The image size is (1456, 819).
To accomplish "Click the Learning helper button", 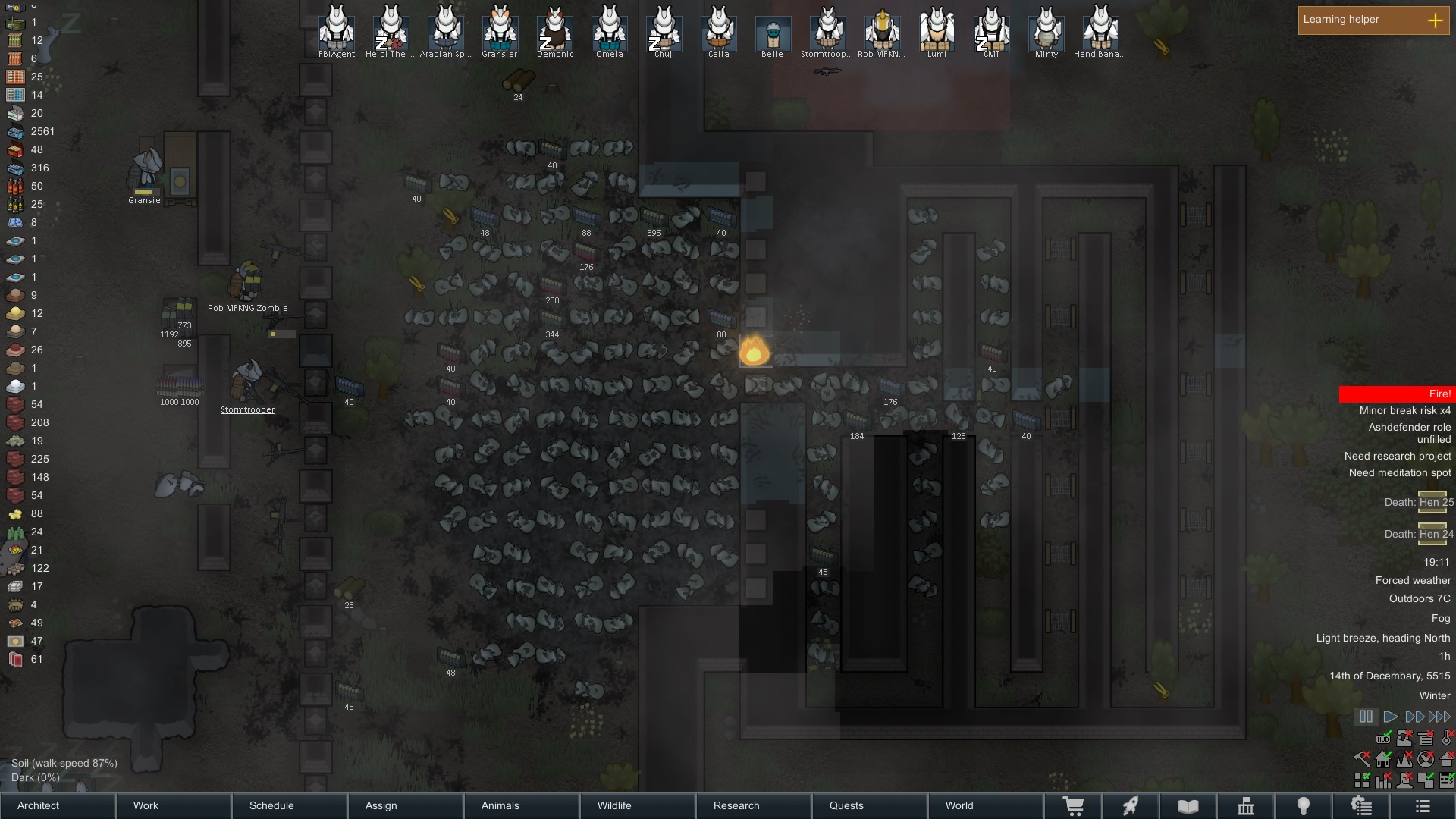I will tap(1373, 20).
